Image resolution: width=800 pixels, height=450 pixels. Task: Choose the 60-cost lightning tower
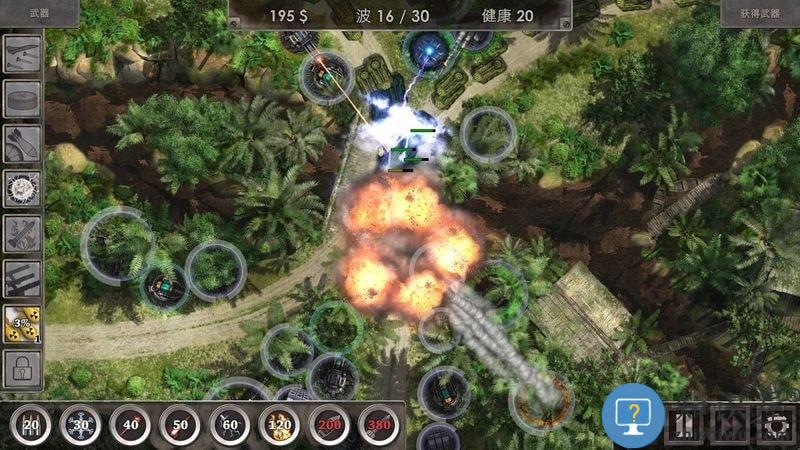point(230,425)
